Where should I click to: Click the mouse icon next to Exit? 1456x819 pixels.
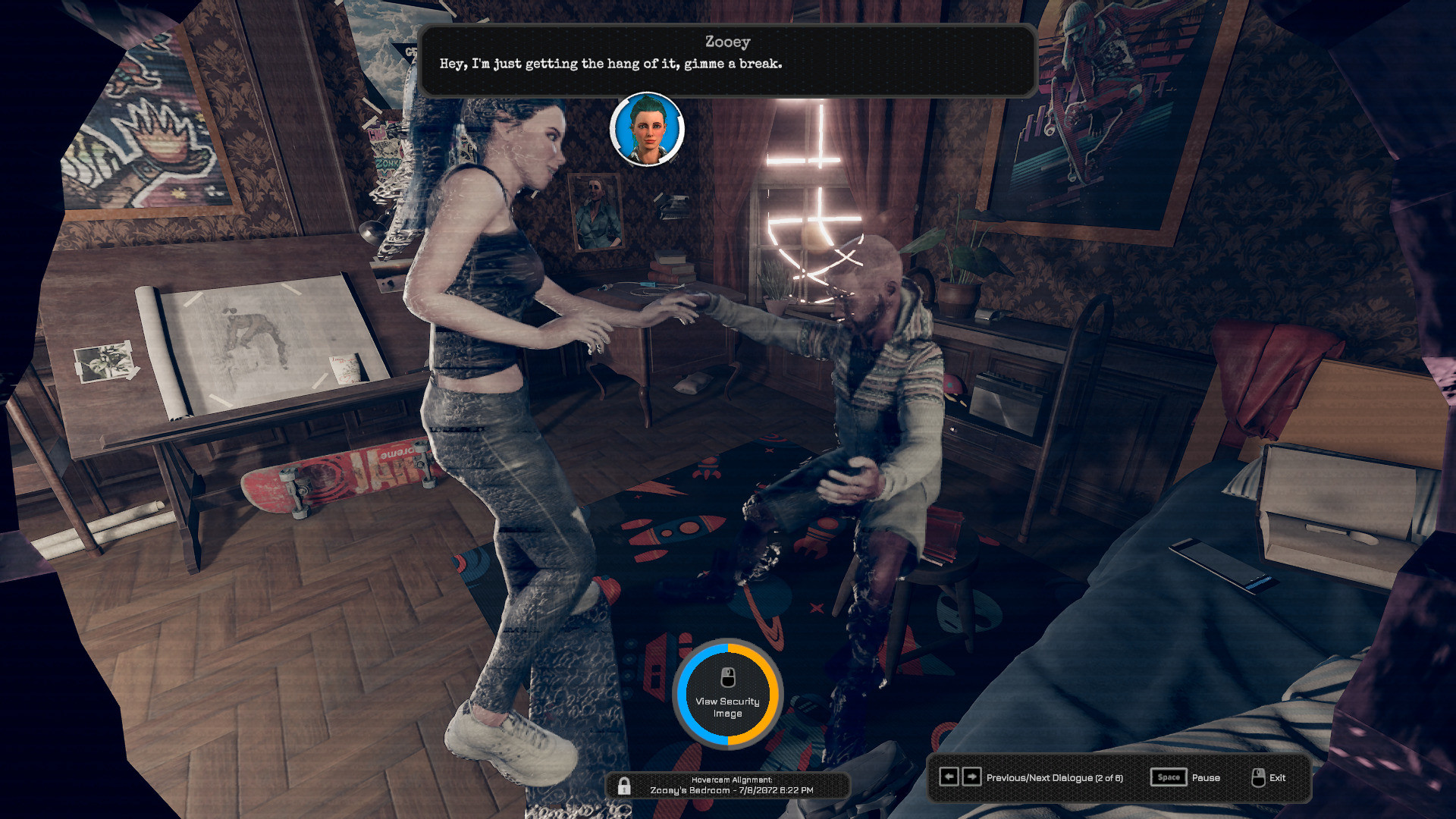click(1258, 777)
